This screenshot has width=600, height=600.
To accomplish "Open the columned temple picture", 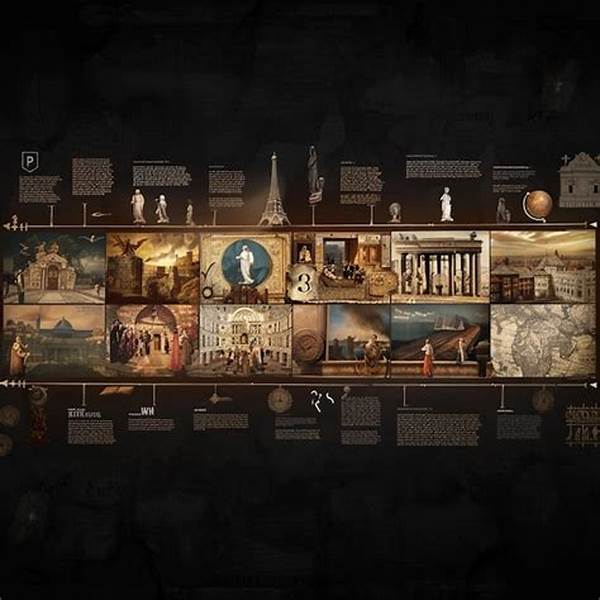I will 440,267.
